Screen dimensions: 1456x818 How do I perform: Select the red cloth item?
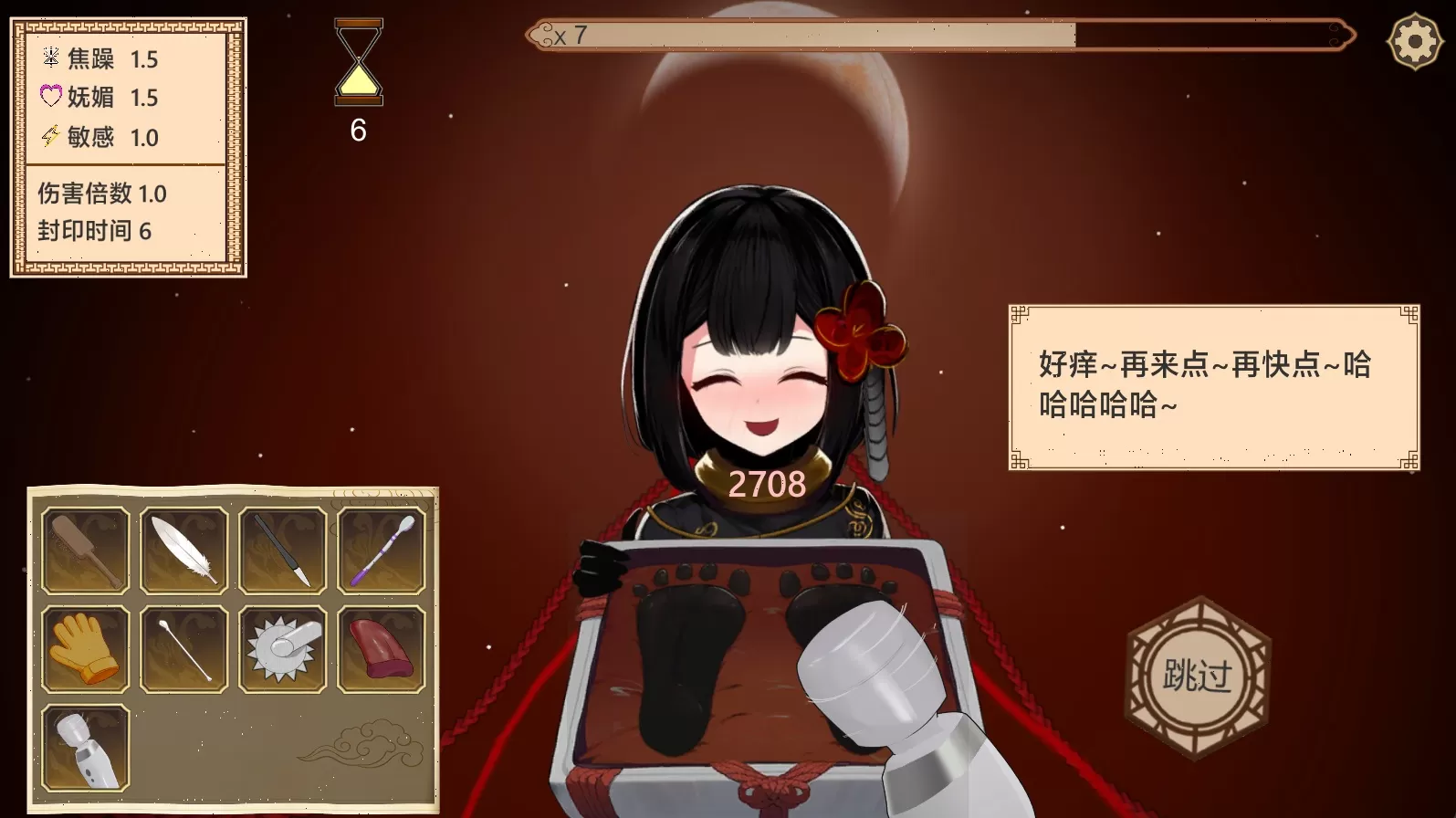[381, 650]
